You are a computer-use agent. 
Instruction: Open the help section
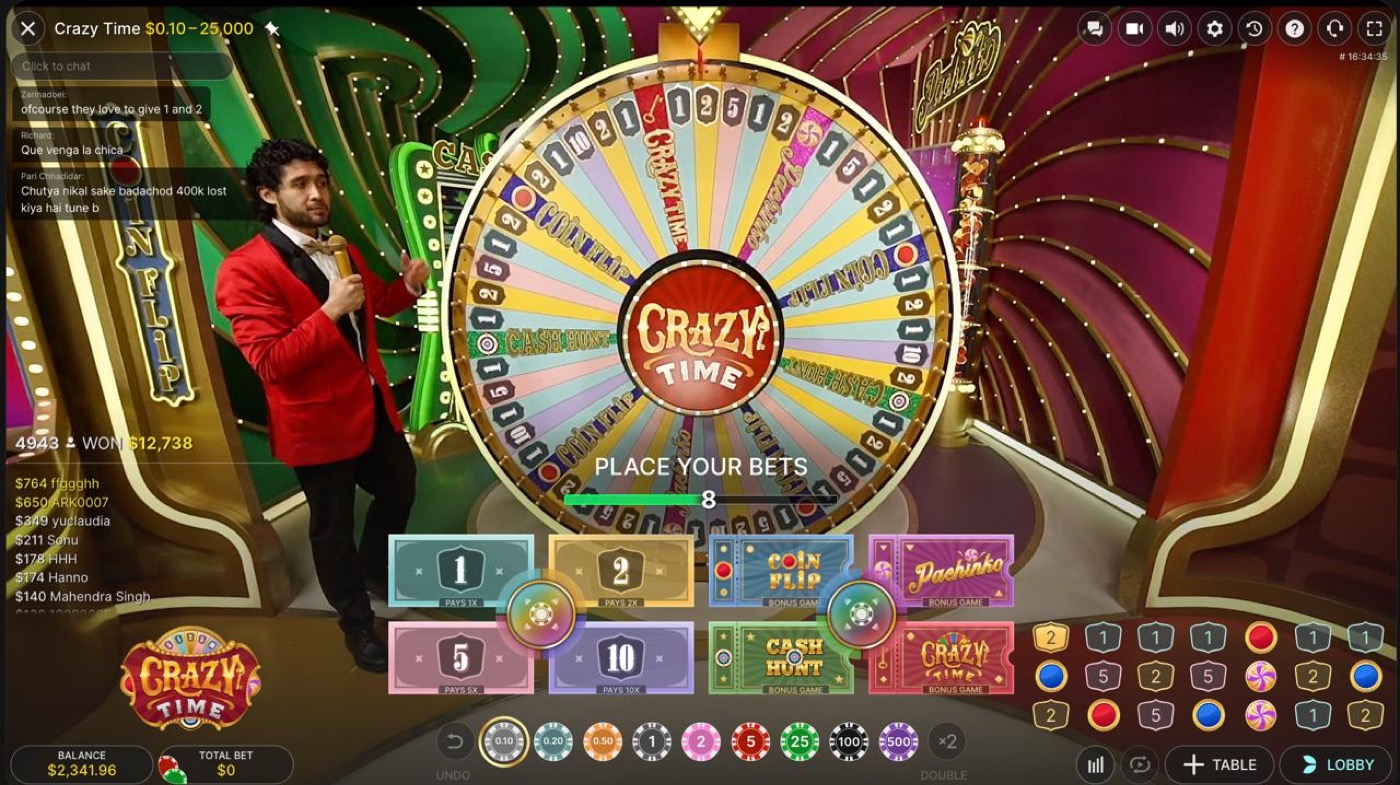[1294, 29]
